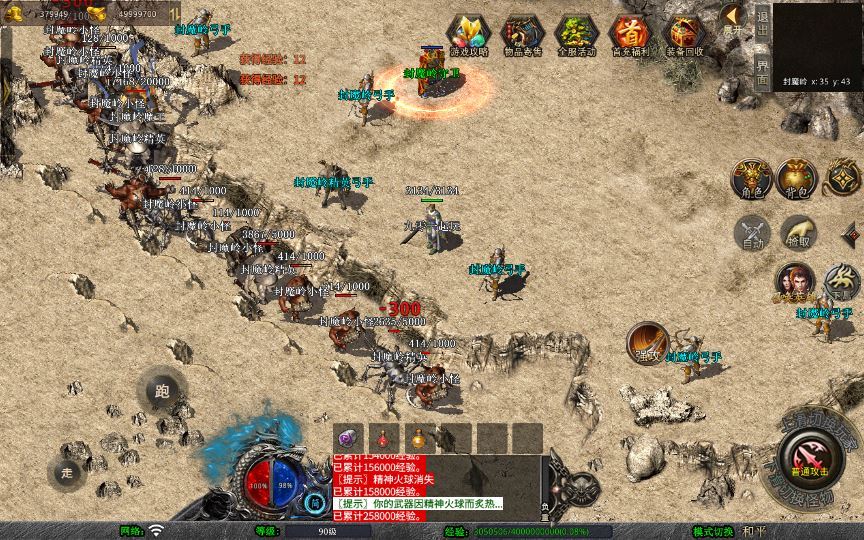Select the hero portrait icon
The image size is (864, 540).
(795, 281)
